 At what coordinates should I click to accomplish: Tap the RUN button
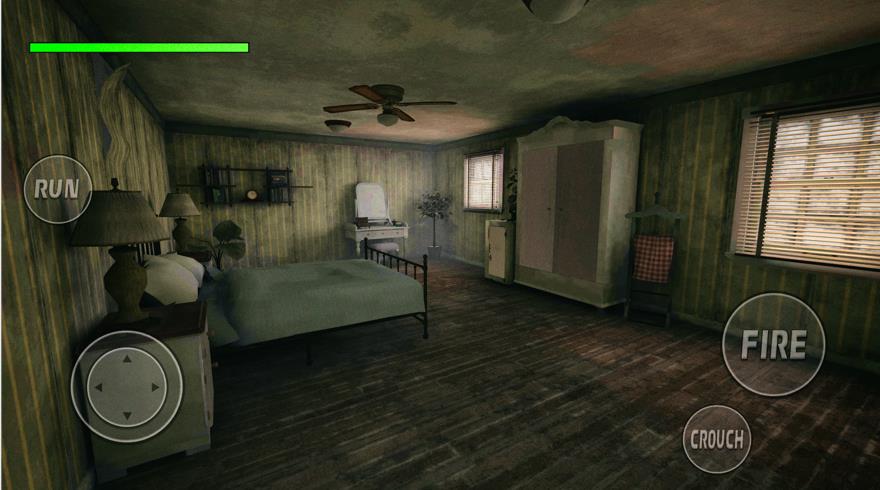click(x=57, y=188)
